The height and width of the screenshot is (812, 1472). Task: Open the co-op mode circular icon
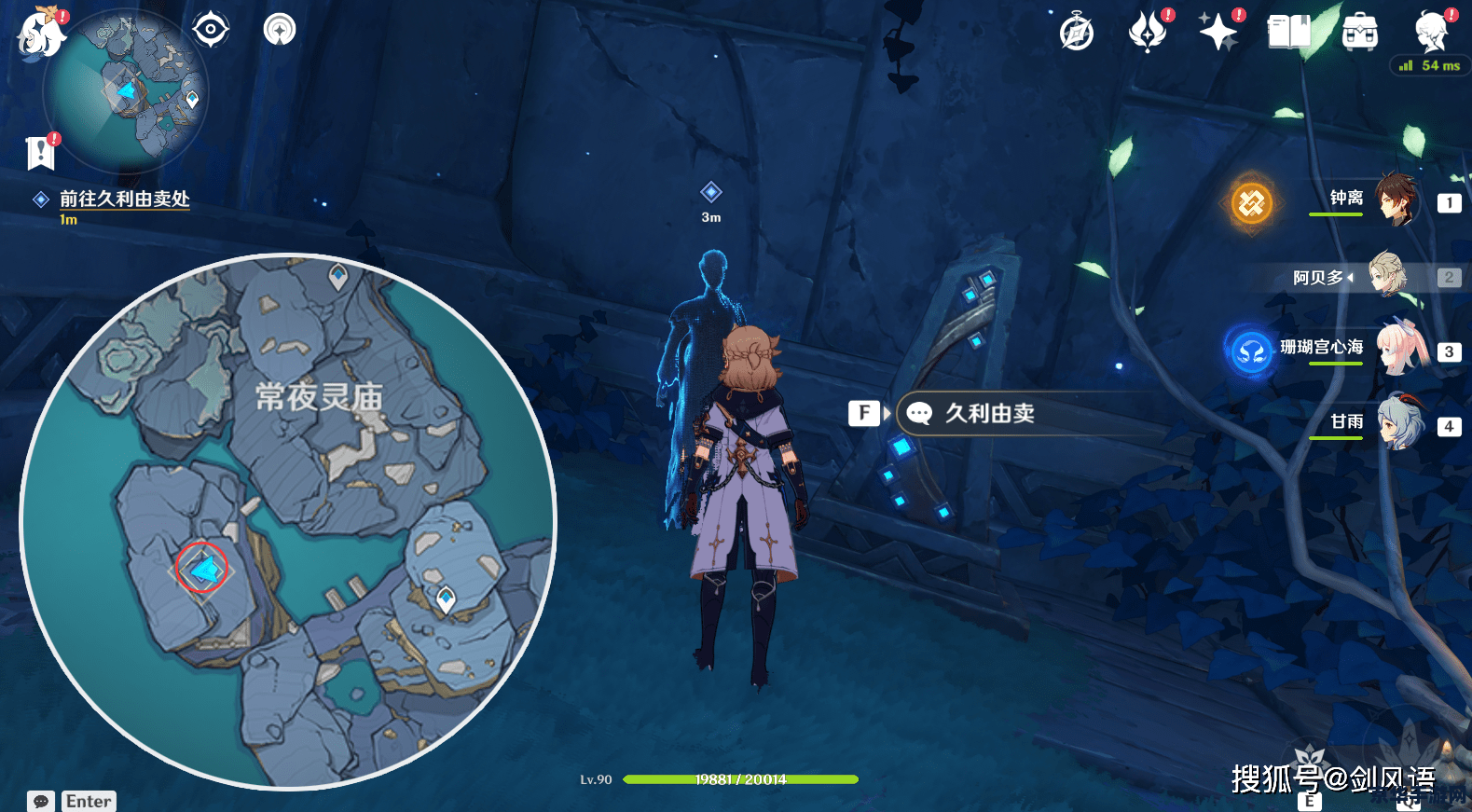(x=279, y=30)
